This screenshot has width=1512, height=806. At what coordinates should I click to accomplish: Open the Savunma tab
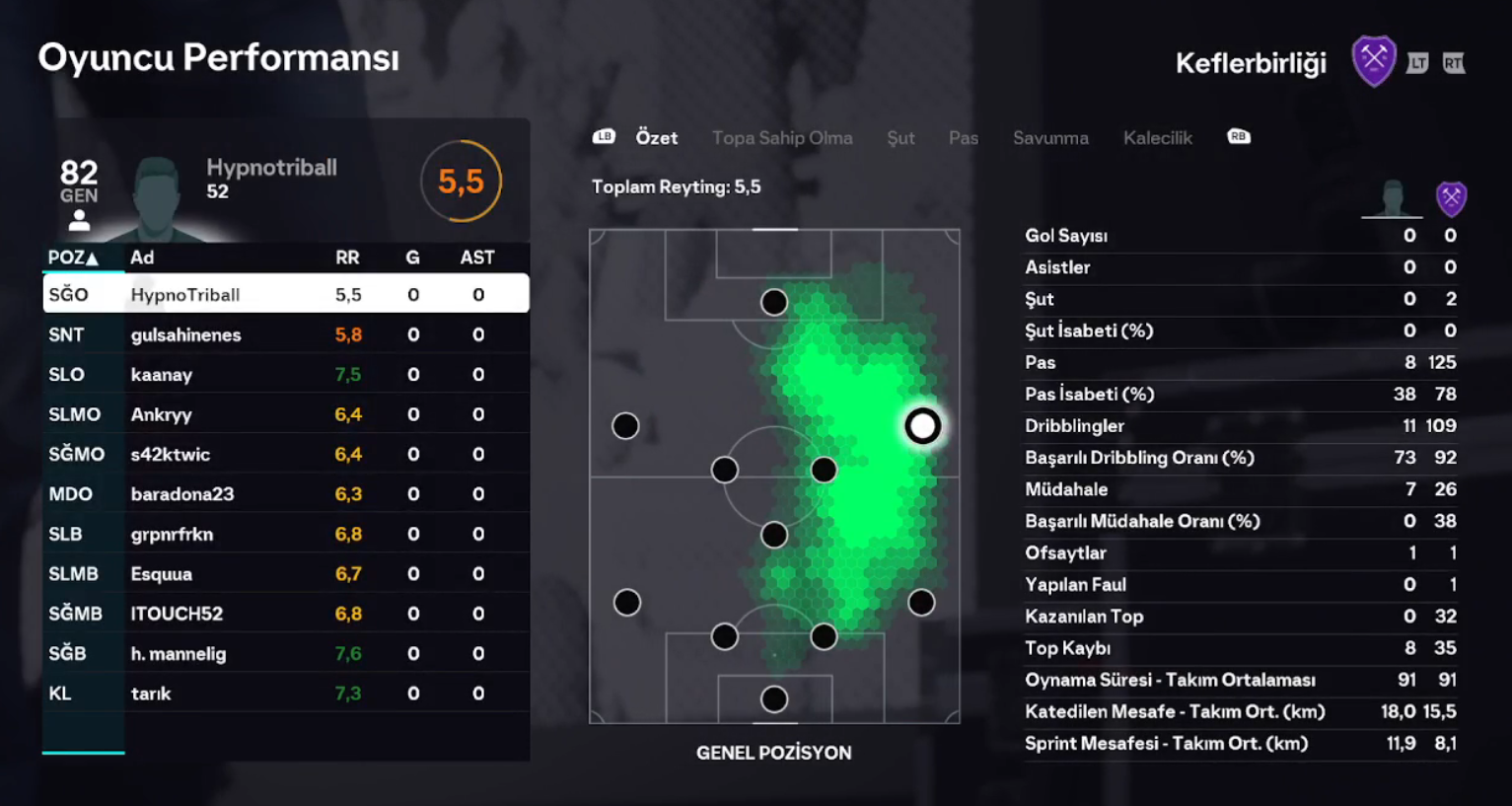[x=1050, y=138]
